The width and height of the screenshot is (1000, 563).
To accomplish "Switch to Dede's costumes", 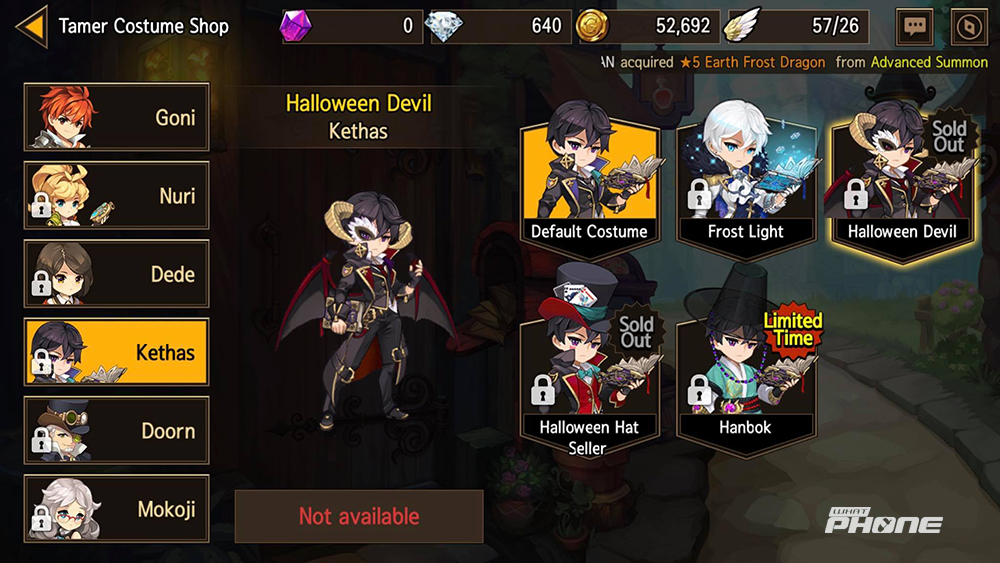I will click(116, 273).
